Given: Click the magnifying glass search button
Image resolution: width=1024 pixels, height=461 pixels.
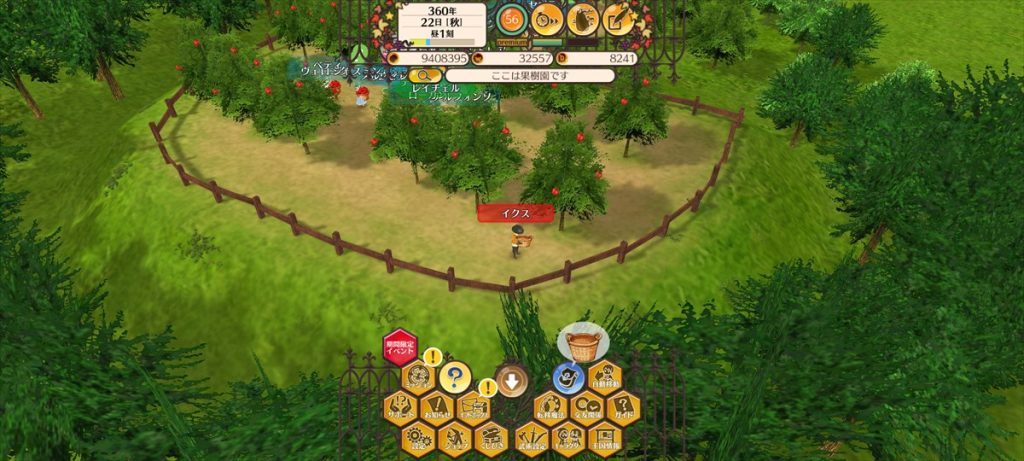Looking at the screenshot, I should 425,75.
